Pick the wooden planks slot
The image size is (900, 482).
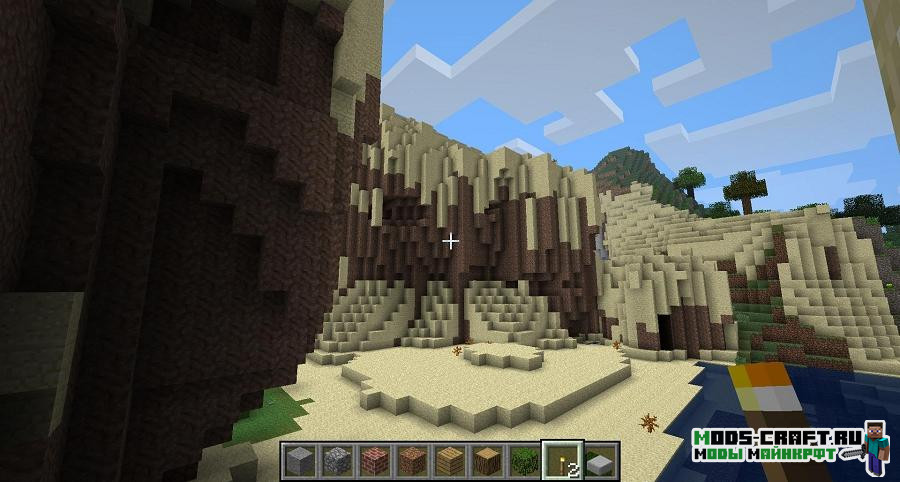pos(449,460)
